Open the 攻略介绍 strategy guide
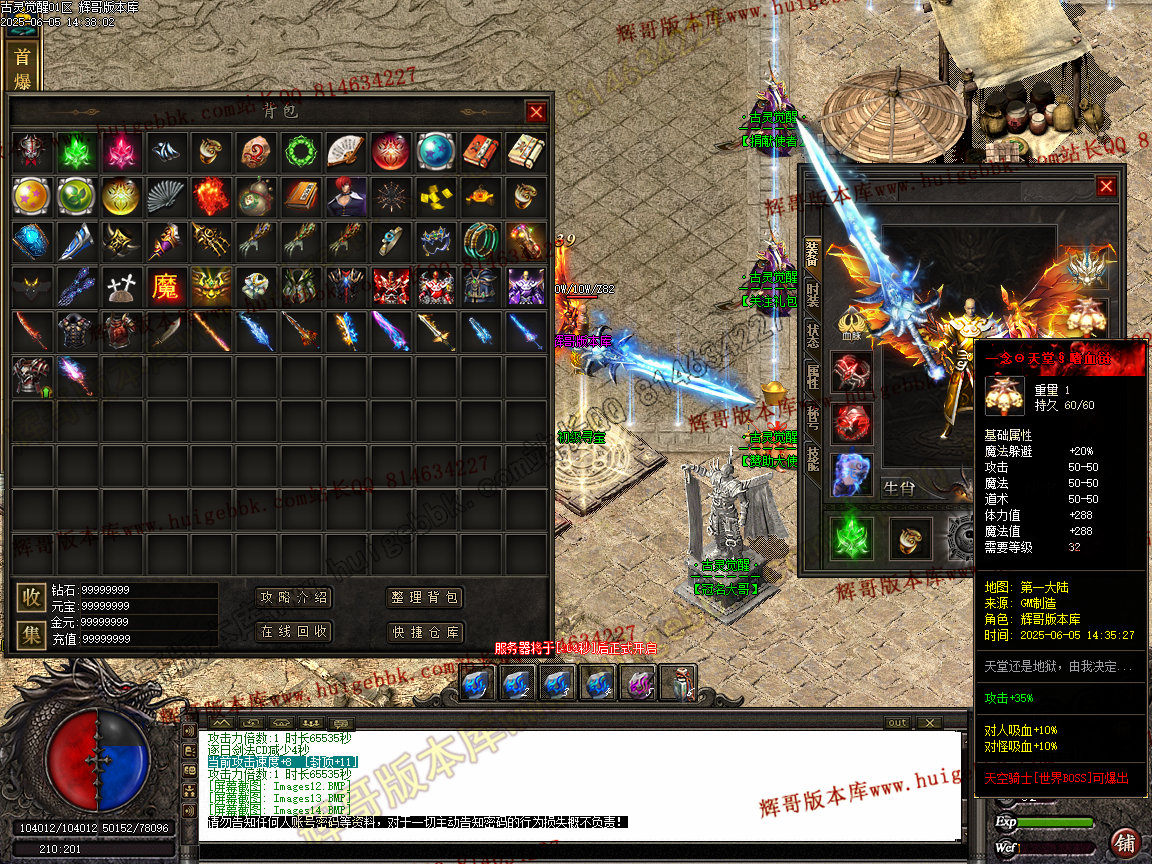 point(294,598)
